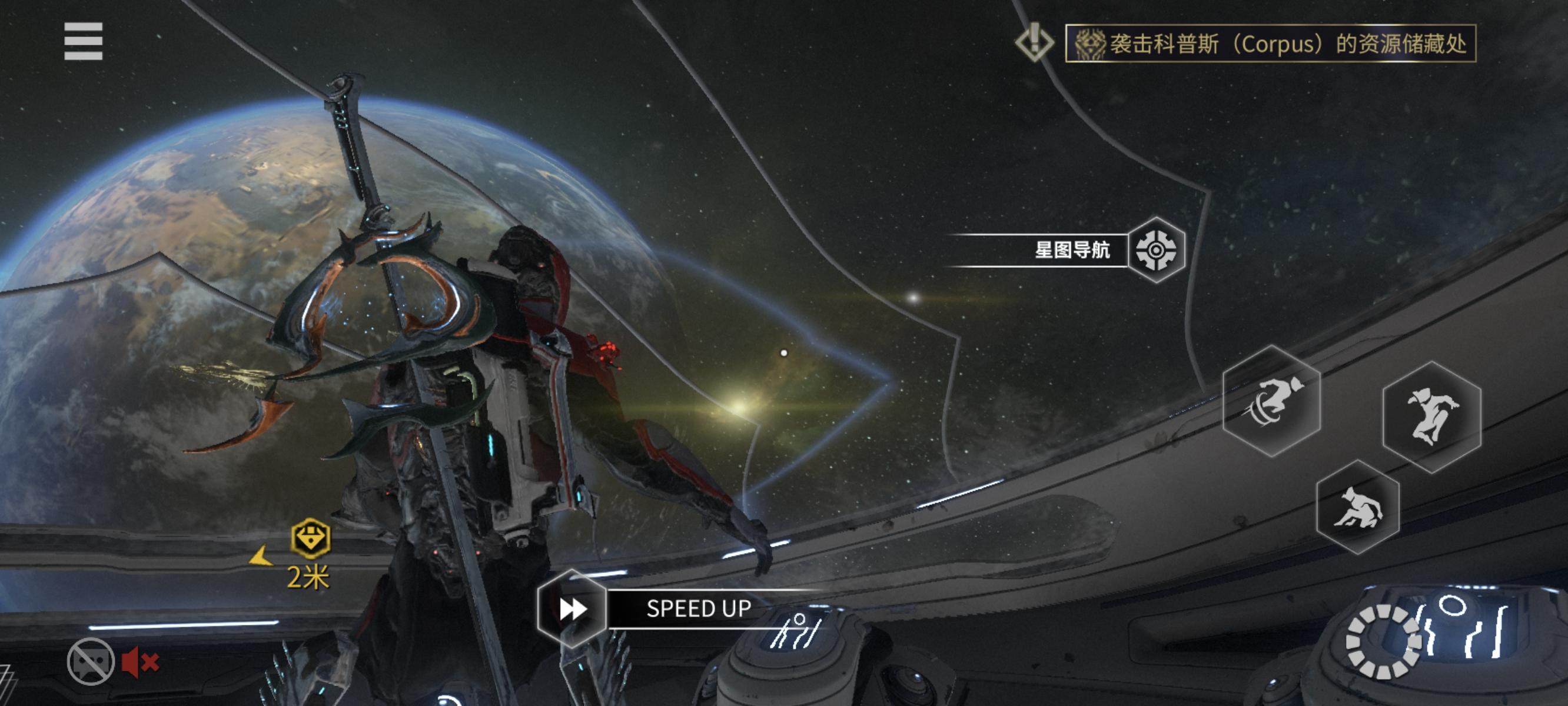
Task: Activate the spinning roll action icon
Action: click(1271, 401)
